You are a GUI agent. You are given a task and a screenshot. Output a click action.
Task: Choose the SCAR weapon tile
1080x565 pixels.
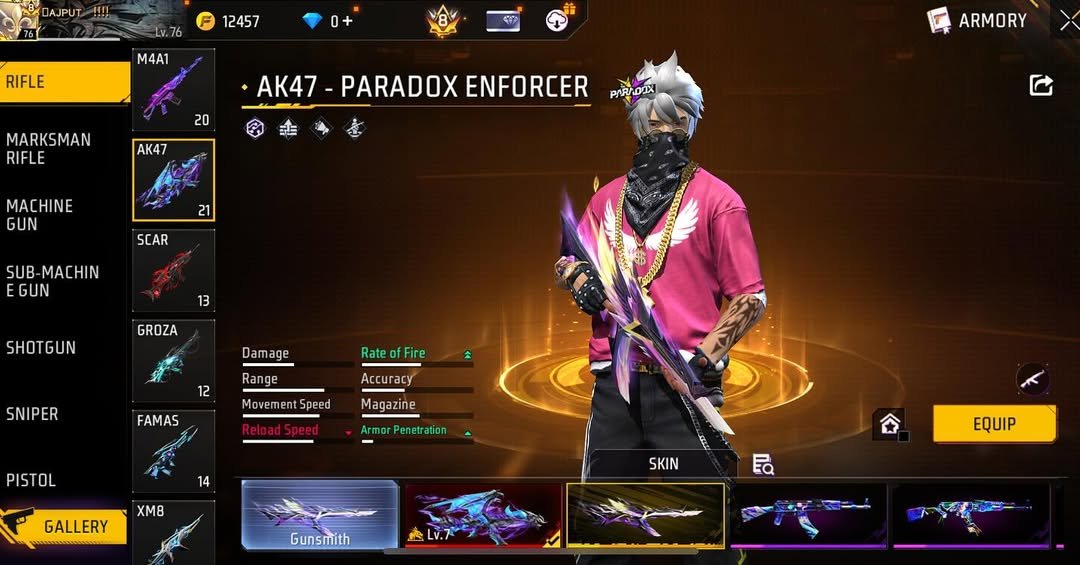[173, 270]
